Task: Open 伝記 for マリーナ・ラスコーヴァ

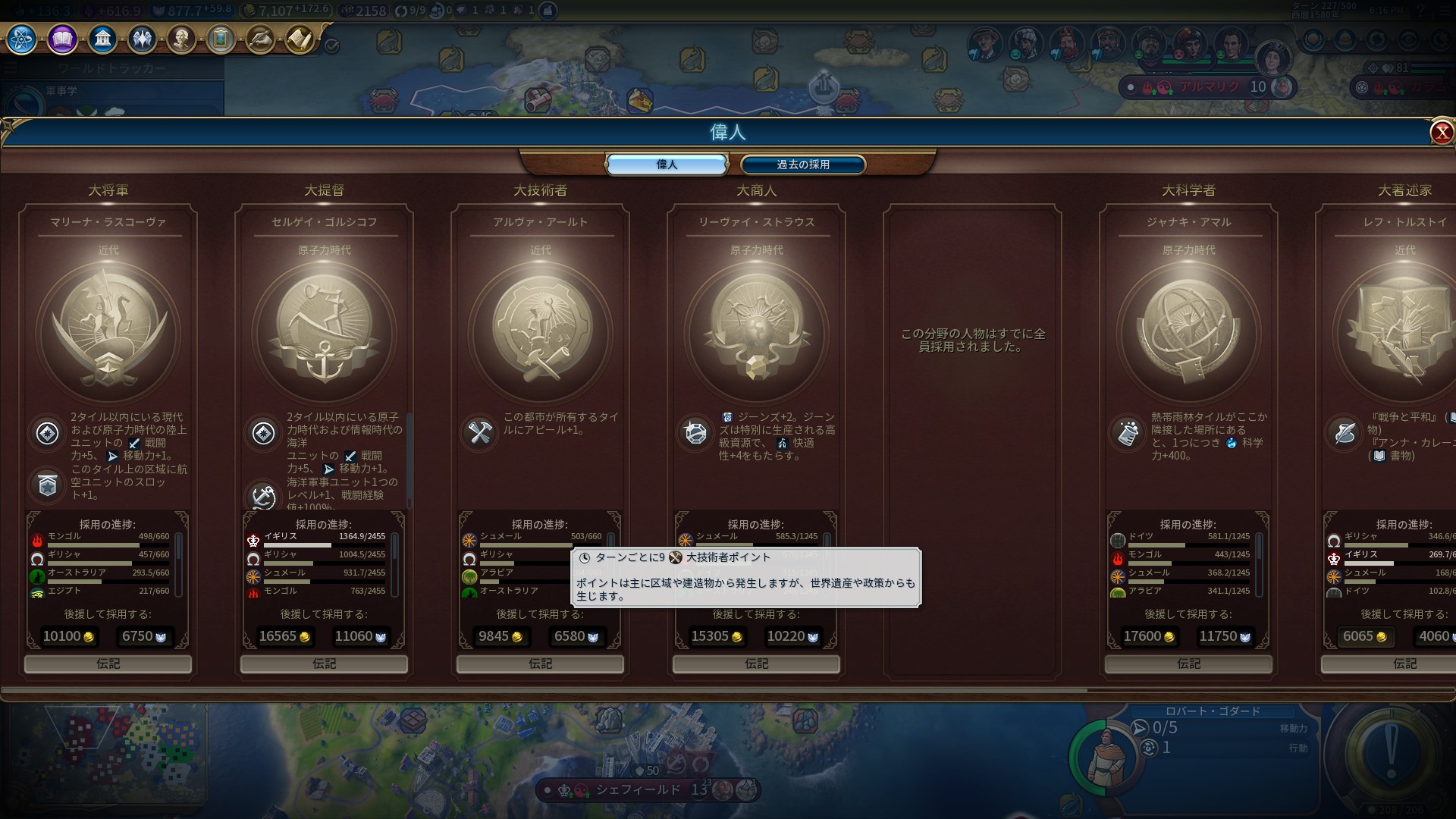Action: pyautogui.click(x=108, y=664)
